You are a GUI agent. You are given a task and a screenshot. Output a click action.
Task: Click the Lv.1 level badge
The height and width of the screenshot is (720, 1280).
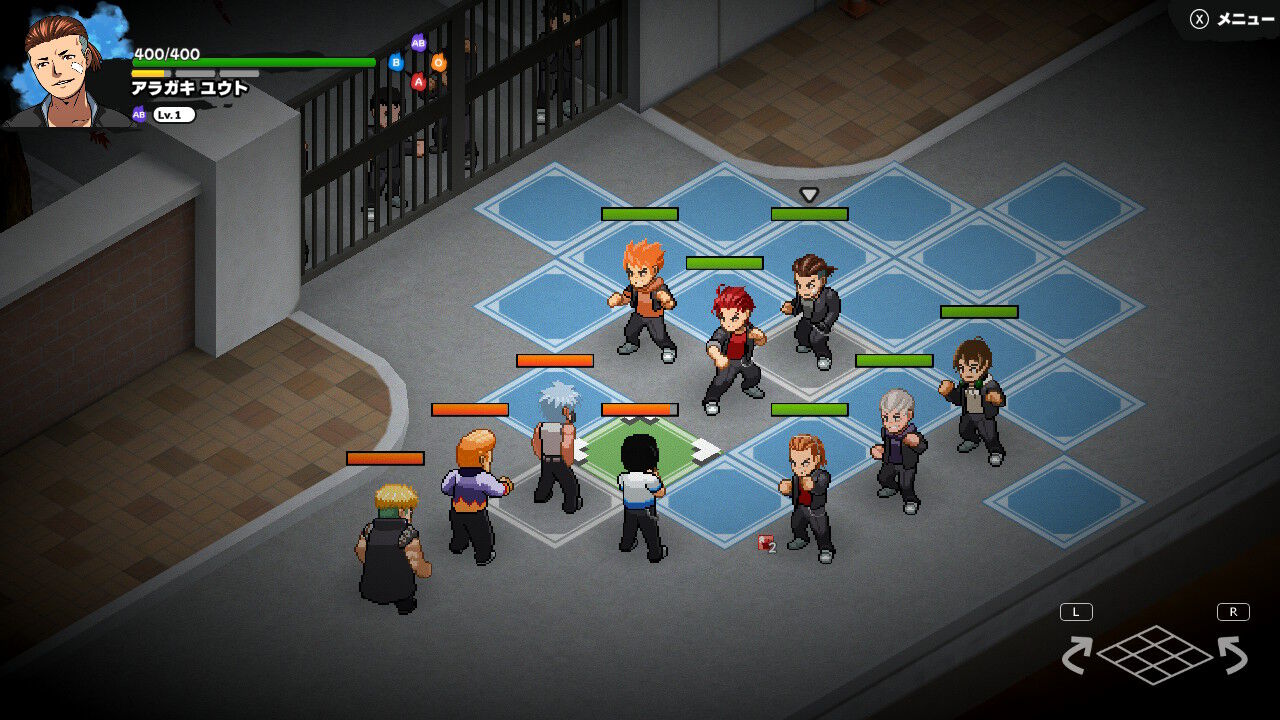click(172, 115)
